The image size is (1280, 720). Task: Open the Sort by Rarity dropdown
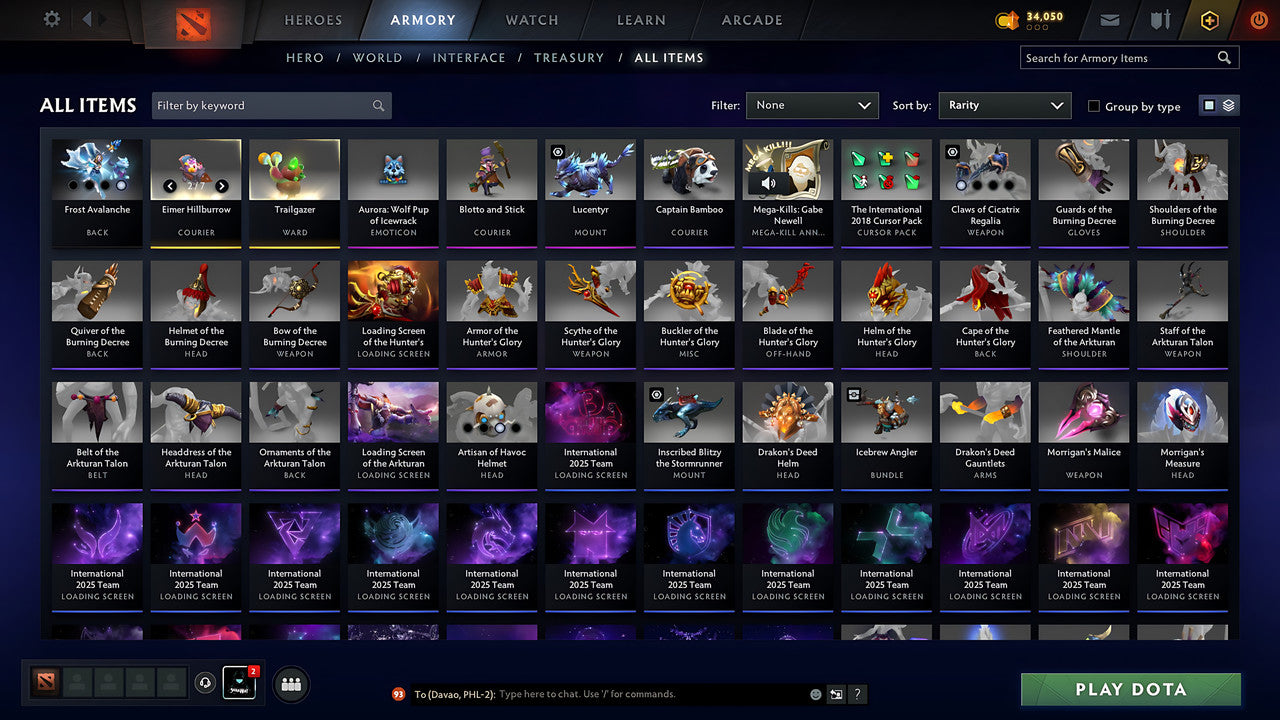coord(1004,105)
